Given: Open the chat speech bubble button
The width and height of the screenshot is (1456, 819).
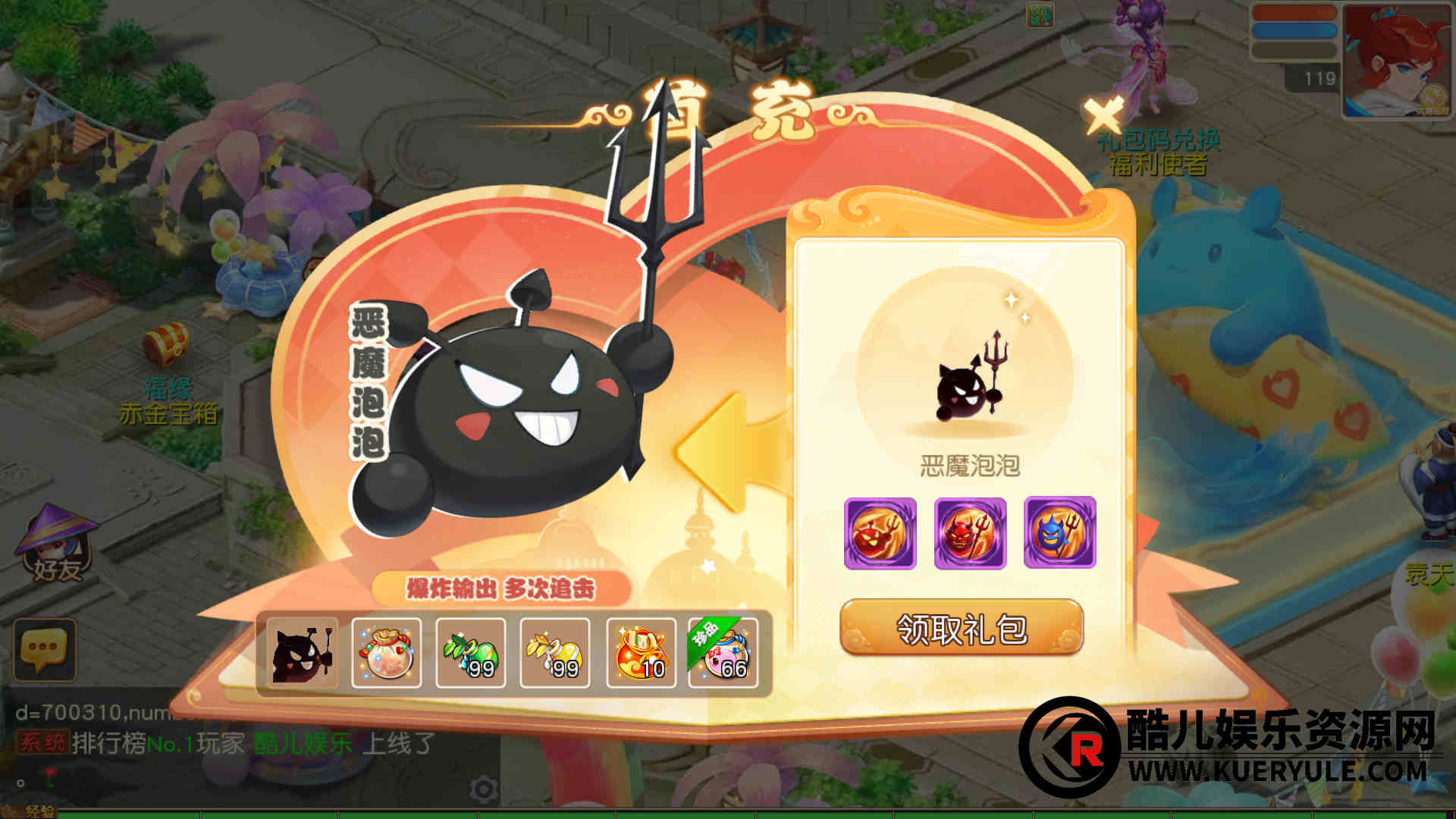Looking at the screenshot, I should (45, 649).
